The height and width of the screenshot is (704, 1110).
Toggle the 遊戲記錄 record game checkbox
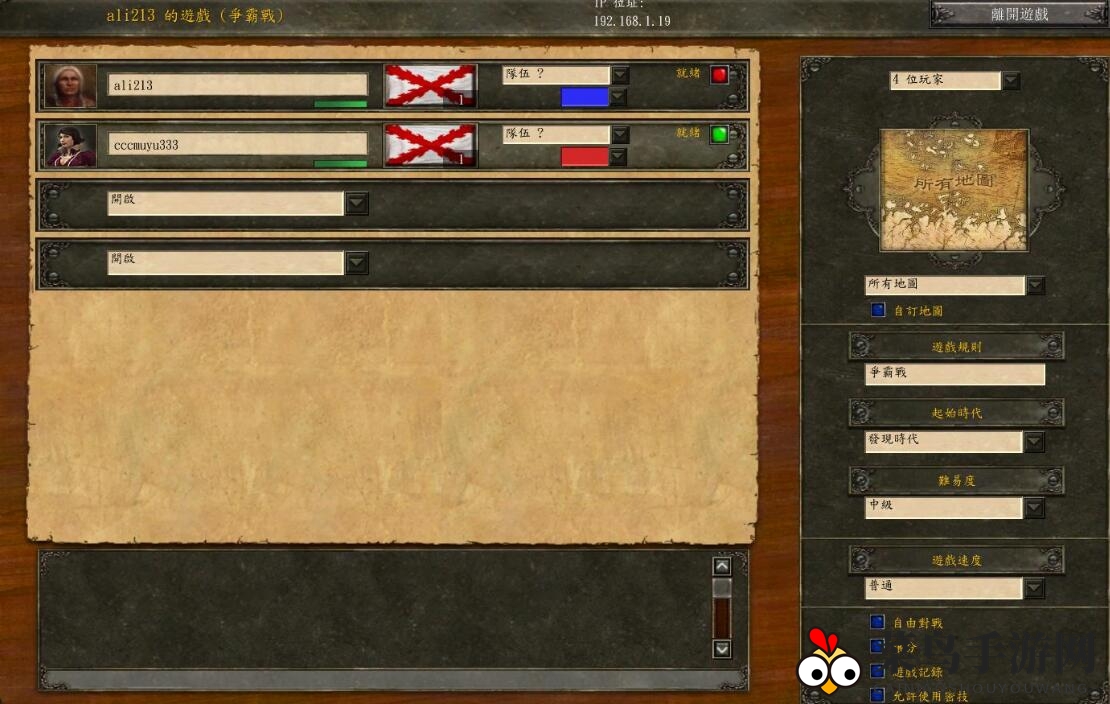[878, 671]
